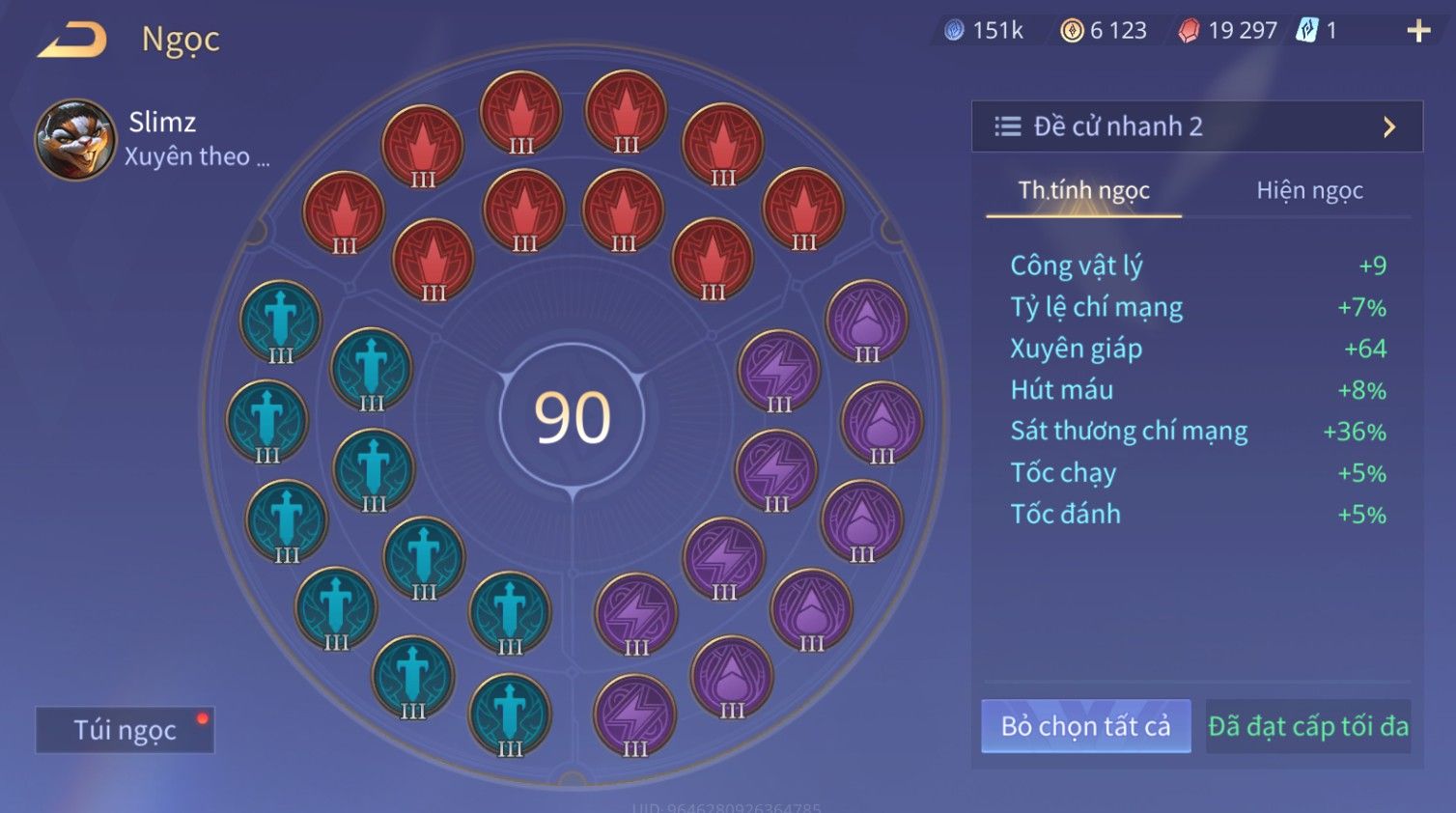The image size is (1456, 813).
Task: Click Bỏ chọn tất cả button
Action: pyautogui.click(x=1085, y=726)
